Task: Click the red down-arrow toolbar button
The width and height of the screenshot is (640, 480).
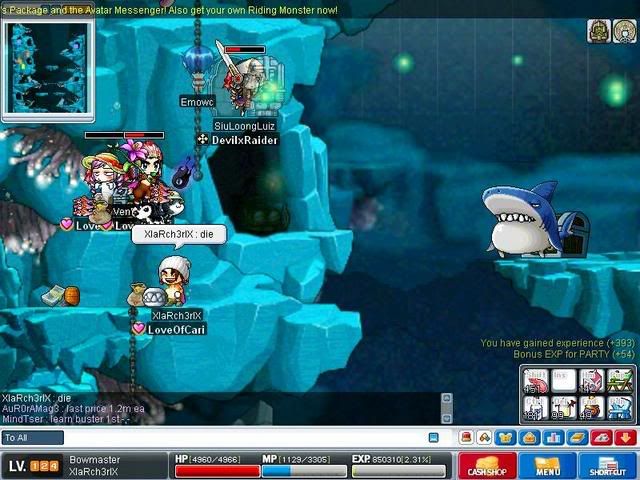Action: pos(626,438)
